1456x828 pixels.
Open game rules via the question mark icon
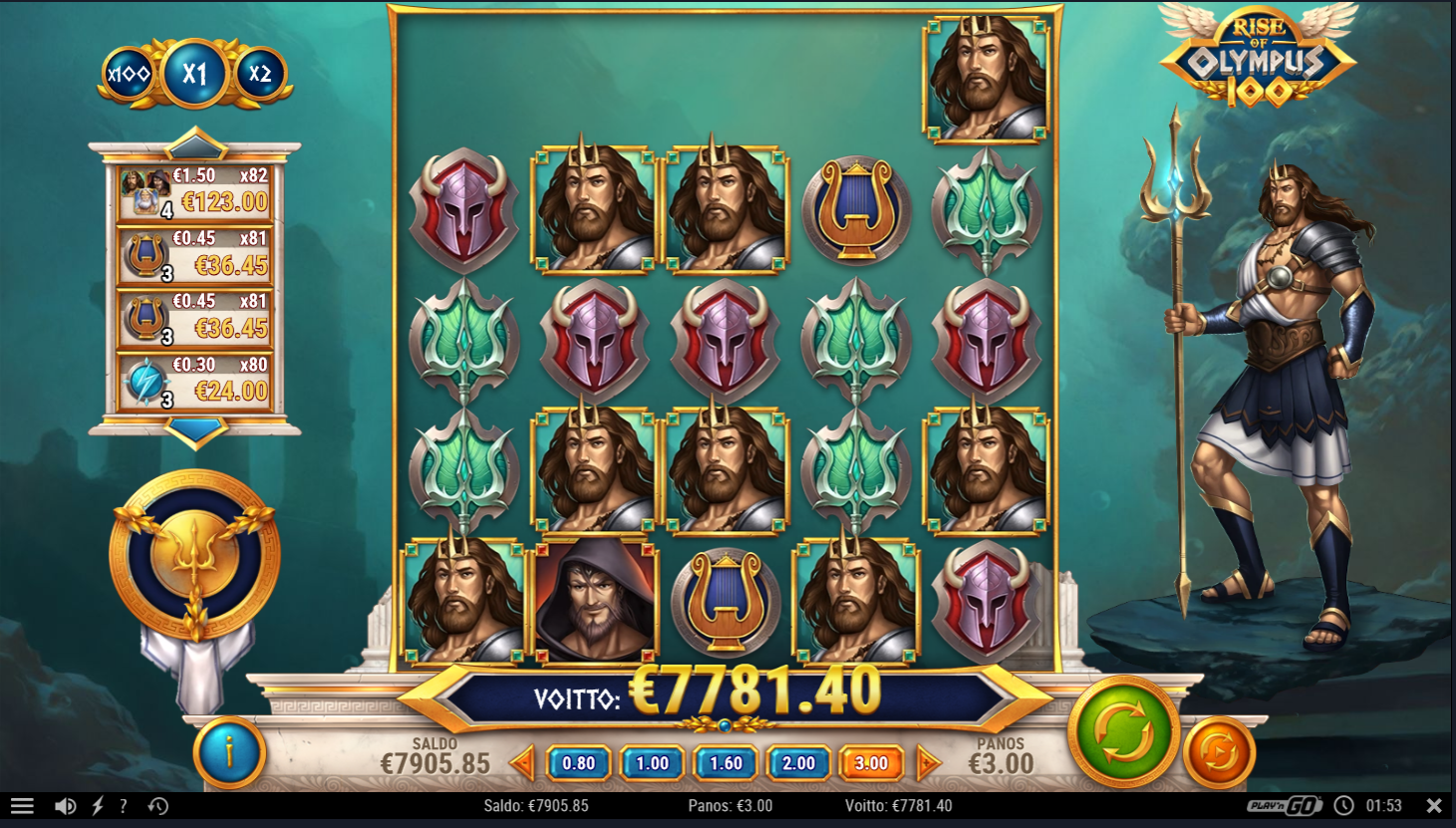point(122,805)
